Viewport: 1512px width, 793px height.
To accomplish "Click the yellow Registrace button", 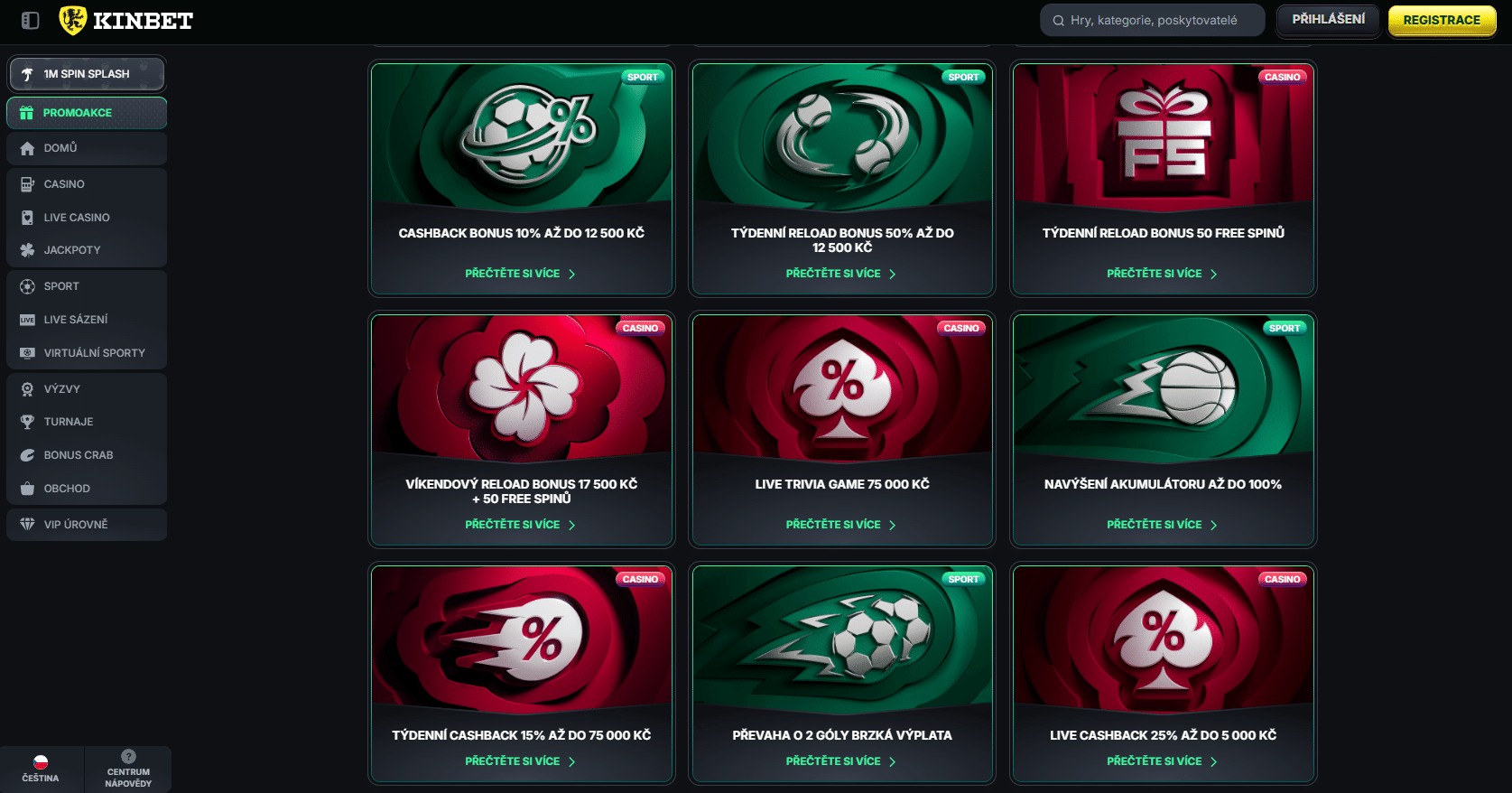I will [x=1442, y=19].
